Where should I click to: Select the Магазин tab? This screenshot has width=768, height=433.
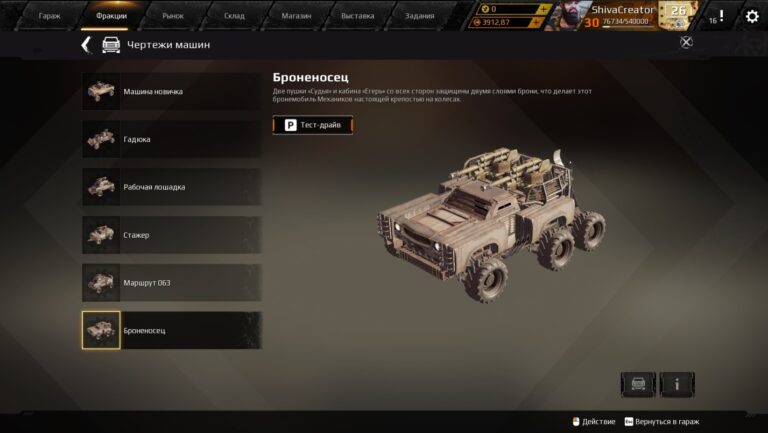pos(296,16)
